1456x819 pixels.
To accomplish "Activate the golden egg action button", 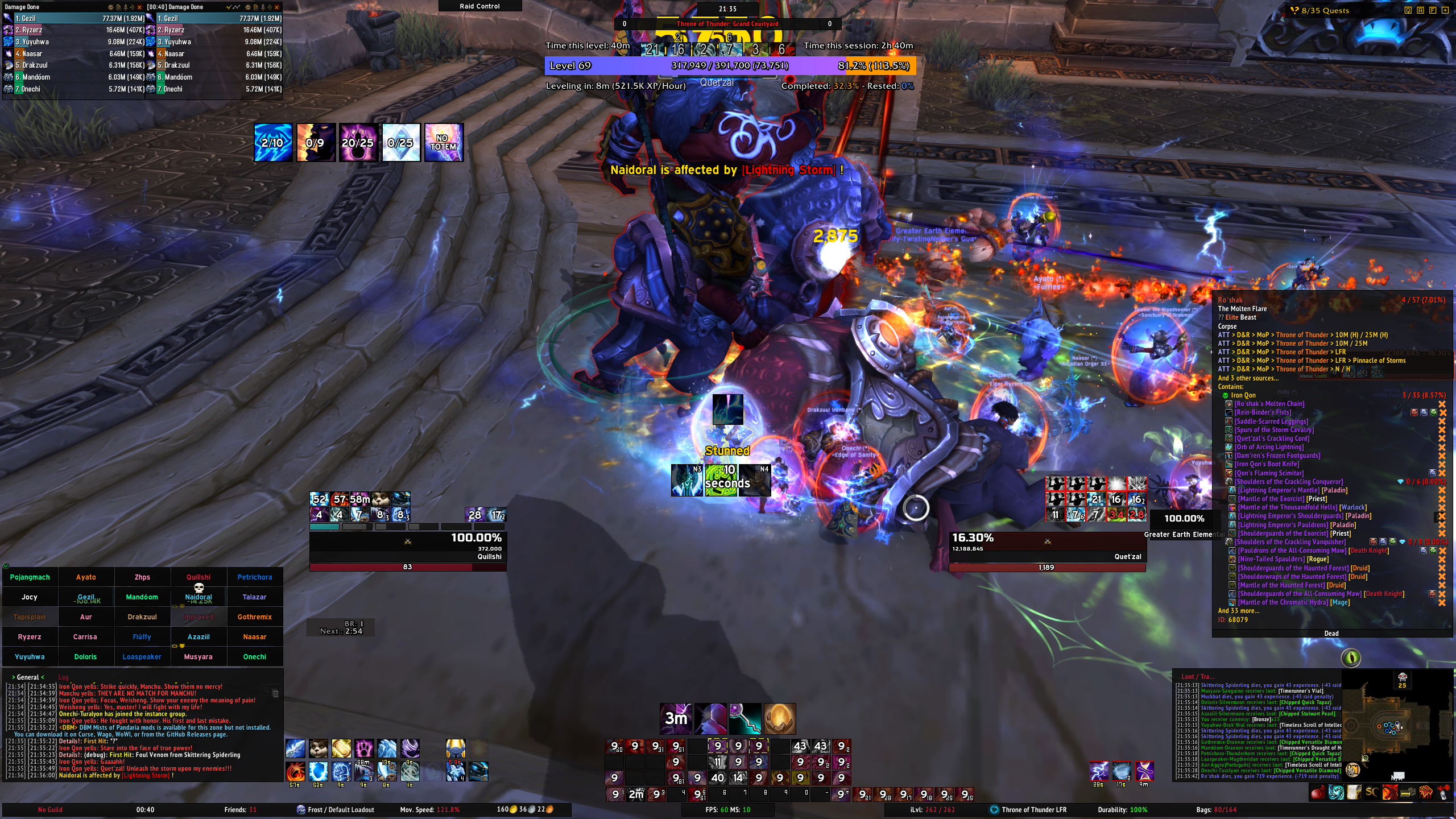I will (x=779, y=719).
